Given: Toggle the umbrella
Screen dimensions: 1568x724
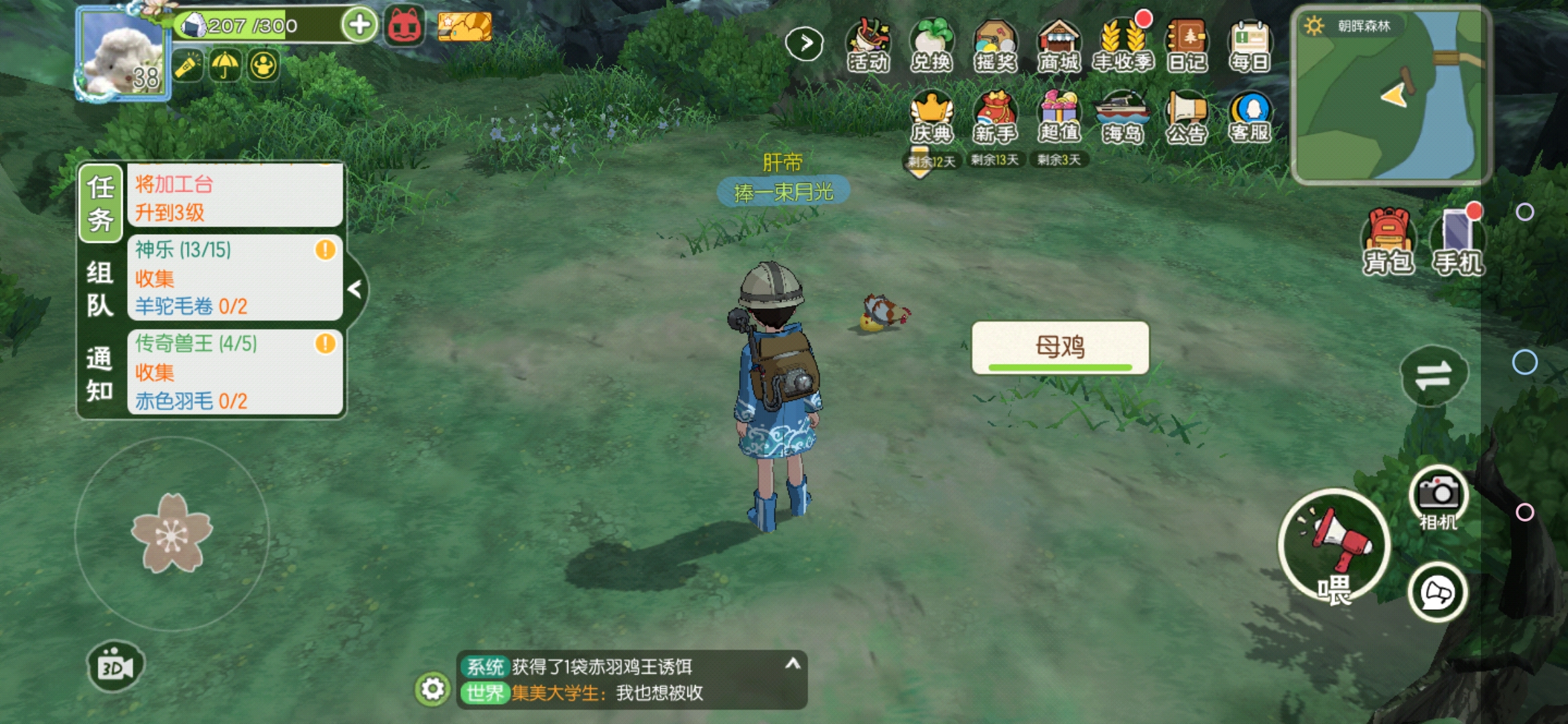Looking at the screenshot, I should point(225,67).
